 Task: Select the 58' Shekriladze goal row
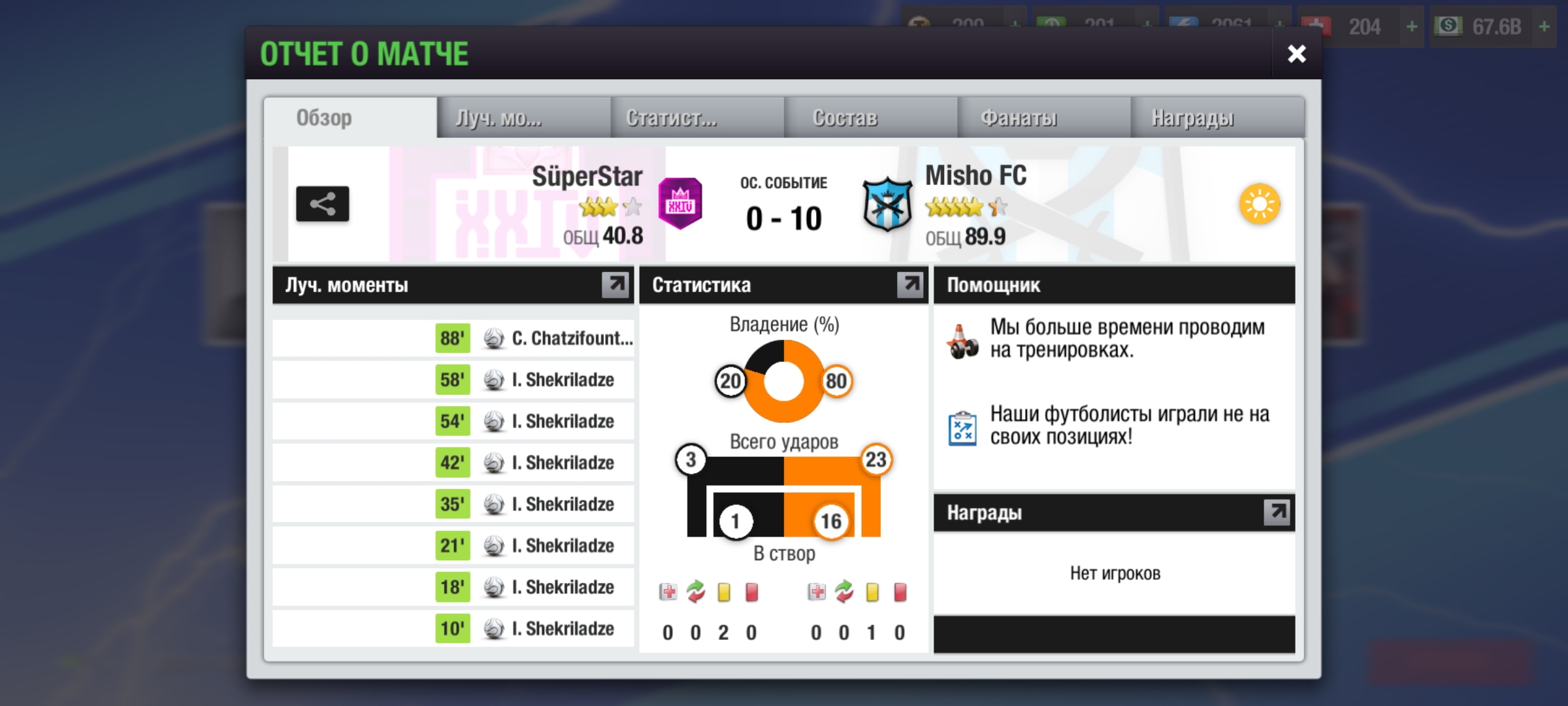point(536,380)
